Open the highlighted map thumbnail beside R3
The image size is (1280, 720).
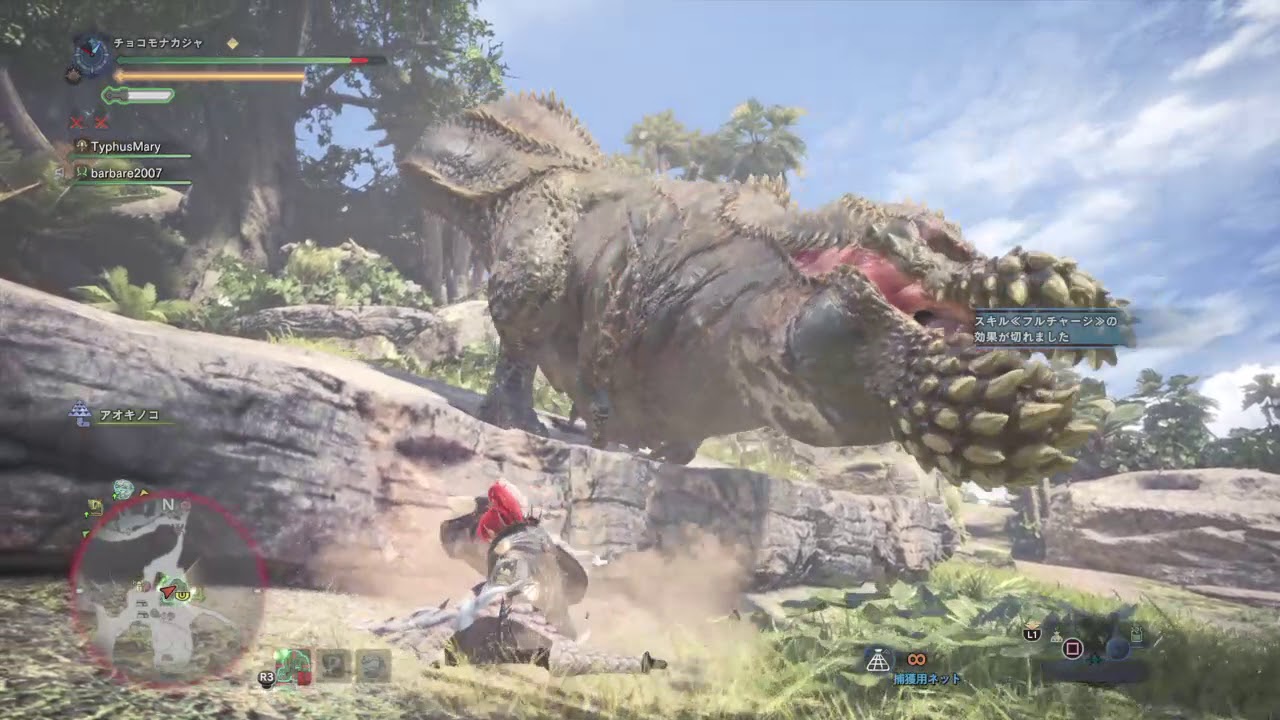click(x=293, y=665)
